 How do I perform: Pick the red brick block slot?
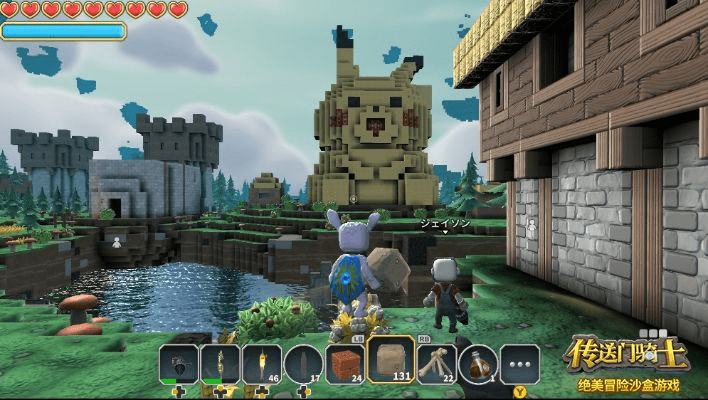tap(345, 364)
